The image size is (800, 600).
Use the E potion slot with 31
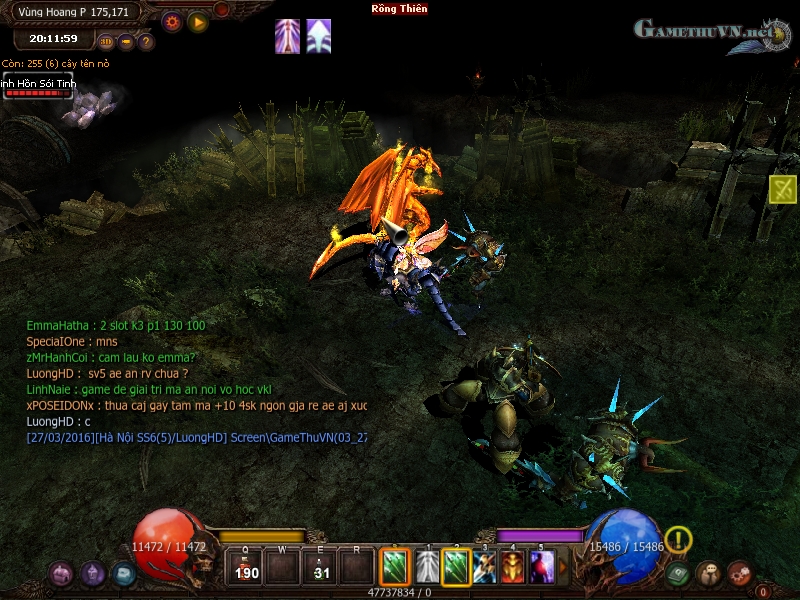pyautogui.click(x=320, y=566)
